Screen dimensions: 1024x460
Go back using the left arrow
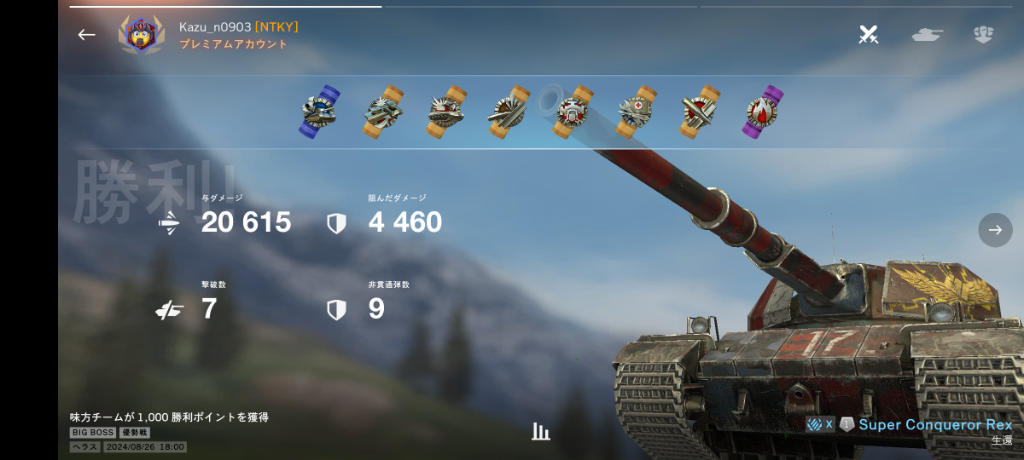point(87,35)
